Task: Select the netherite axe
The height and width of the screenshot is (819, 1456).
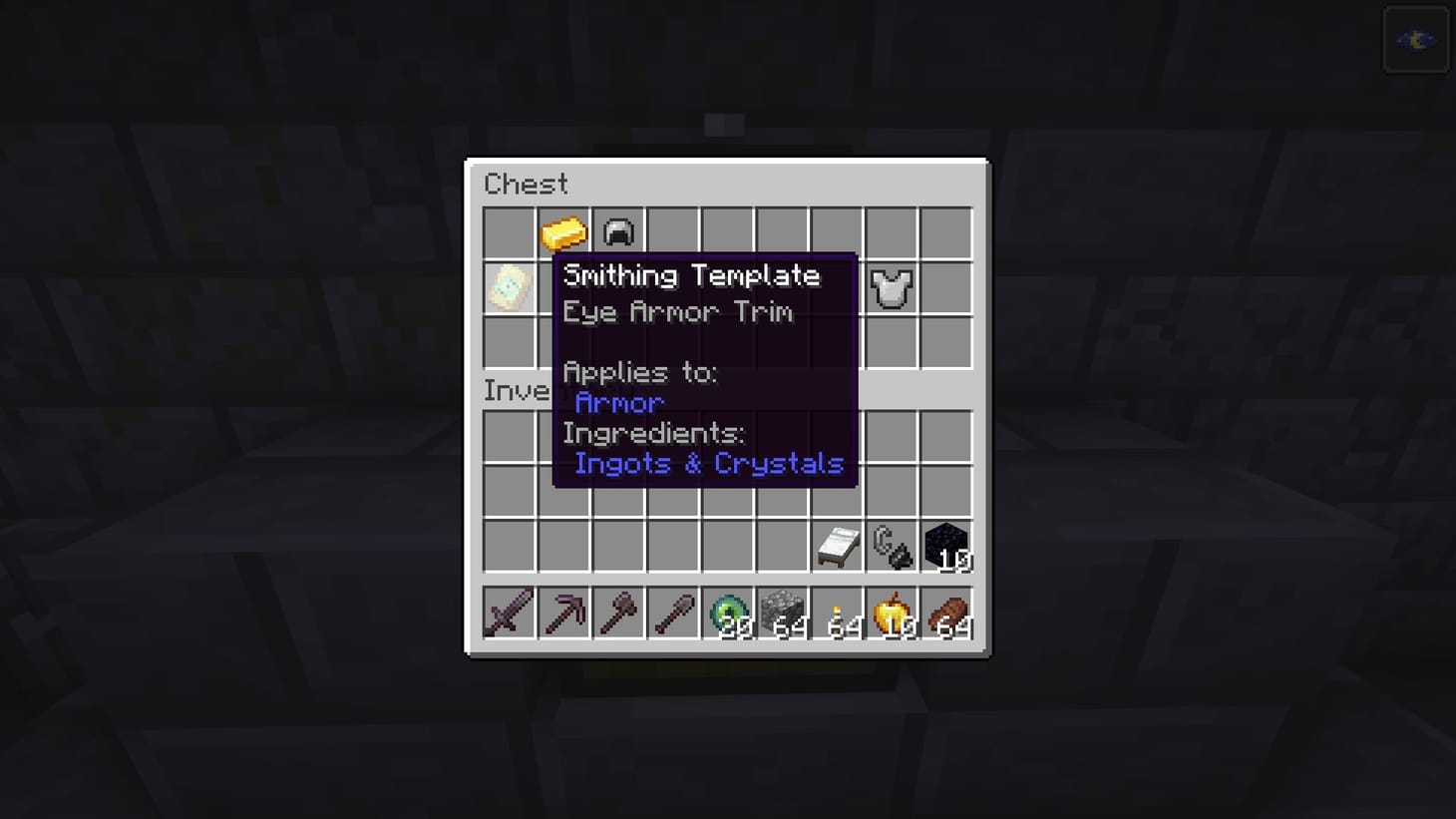Action: (618, 613)
